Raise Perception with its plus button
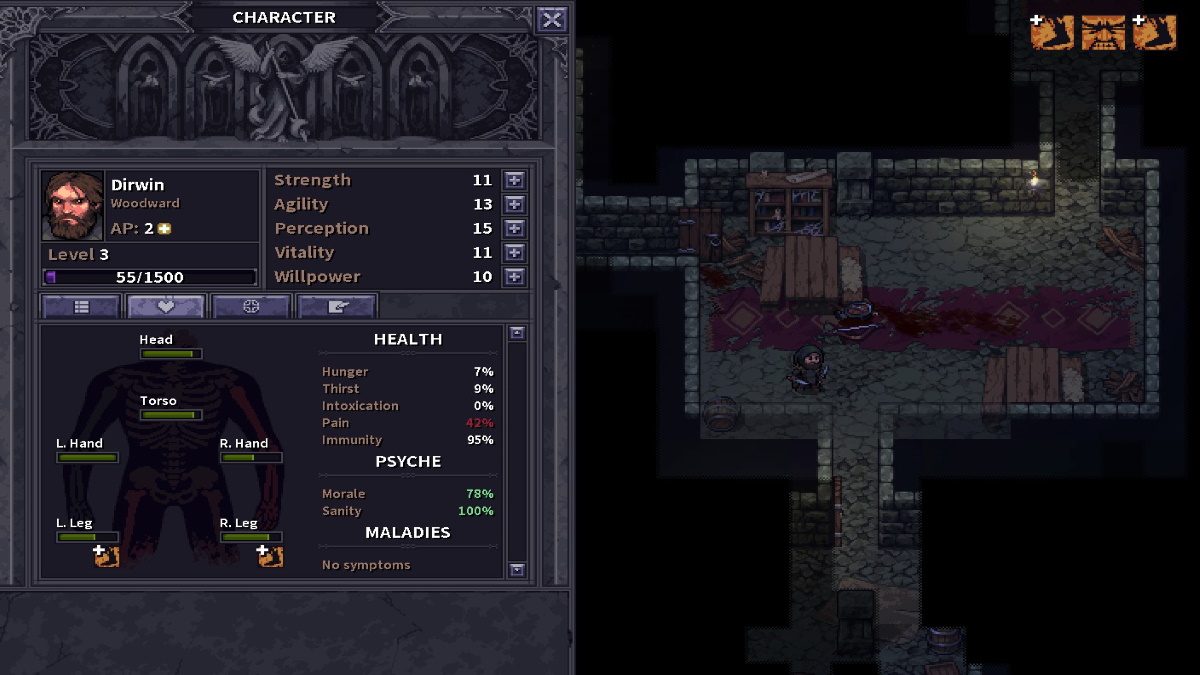The height and width of the screenshot is (675, 1200). tap(514, 229)
